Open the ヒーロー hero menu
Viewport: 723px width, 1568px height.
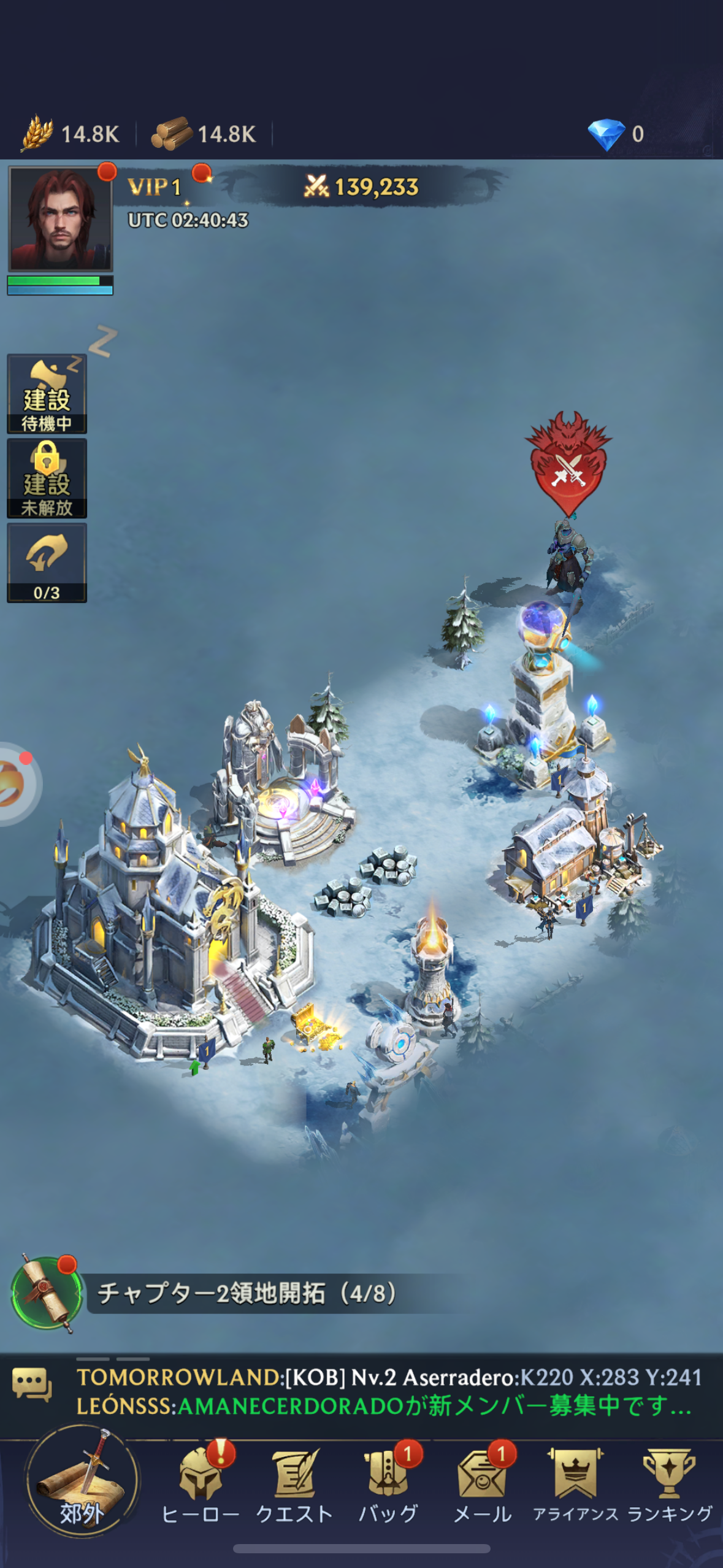(200, 1485)
